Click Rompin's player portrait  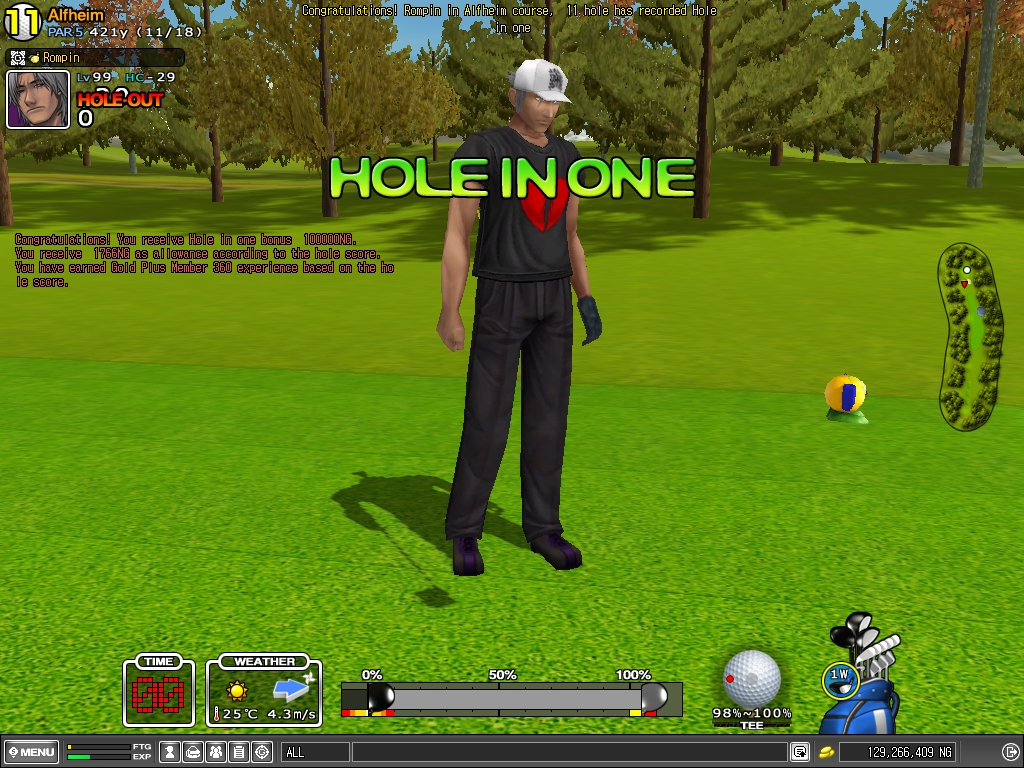pyautogui.click(x=38, y=99)
